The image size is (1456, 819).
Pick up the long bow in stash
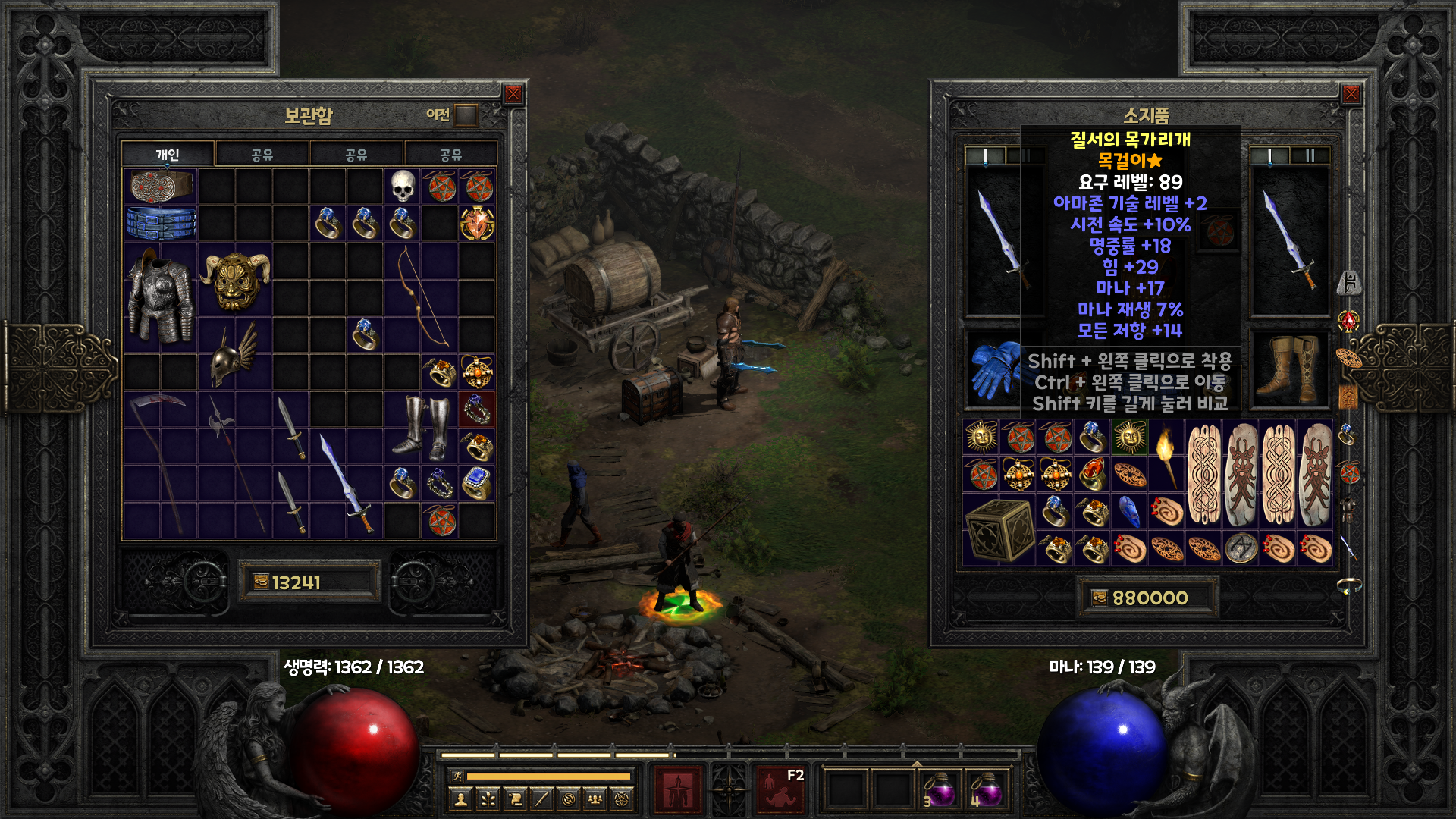(x=421, y=296)
